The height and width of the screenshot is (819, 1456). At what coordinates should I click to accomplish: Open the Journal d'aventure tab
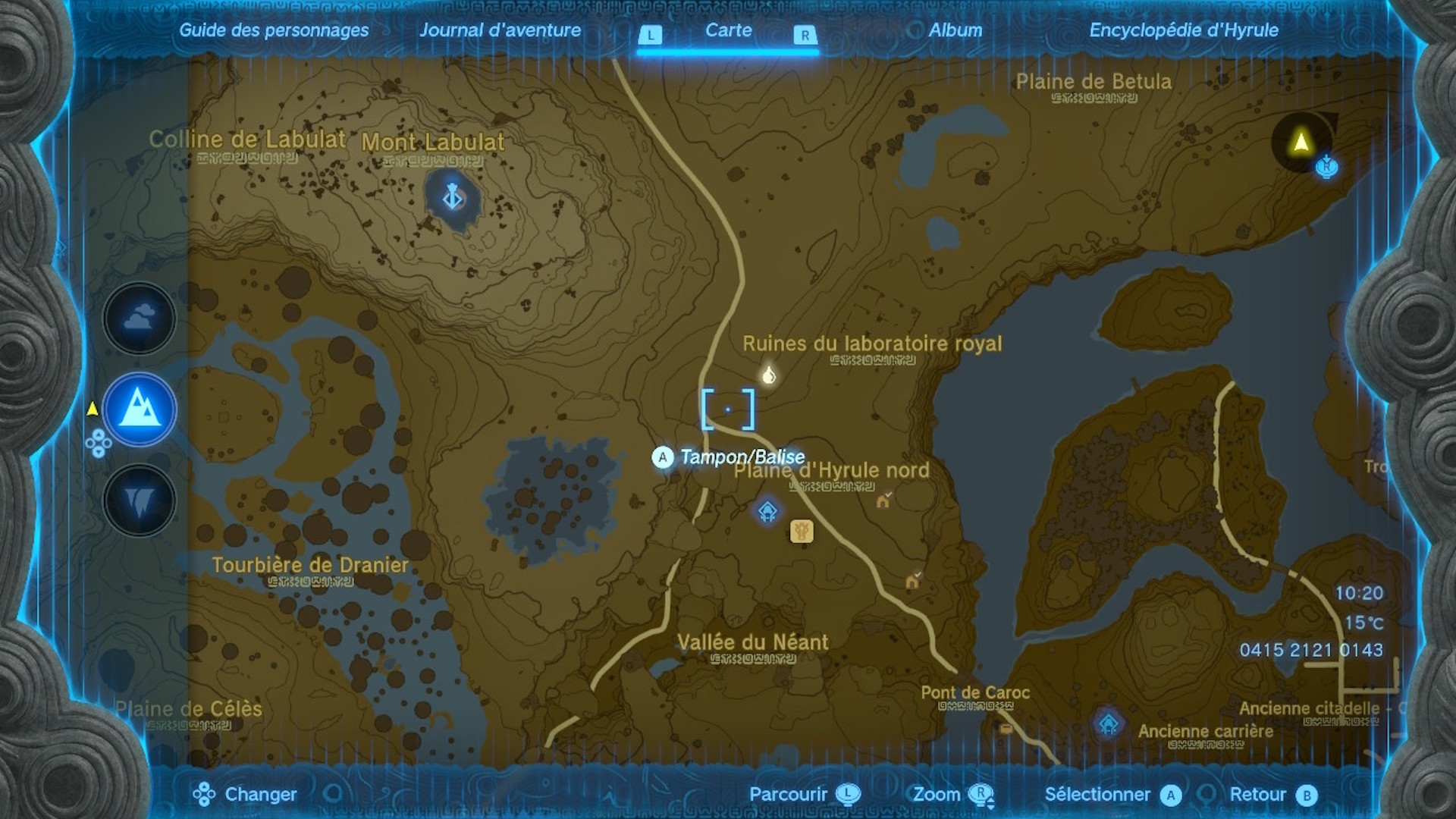click(x=500, y=30)
